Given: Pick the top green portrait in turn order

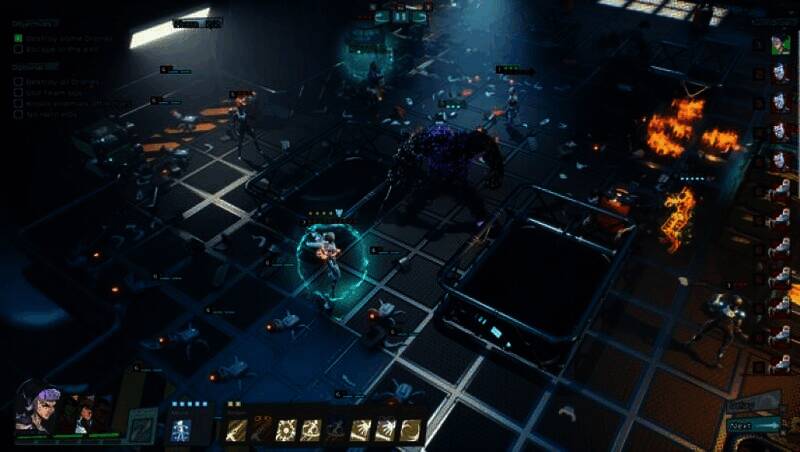Looking at the screenshot, I should (x=779, y=45).
